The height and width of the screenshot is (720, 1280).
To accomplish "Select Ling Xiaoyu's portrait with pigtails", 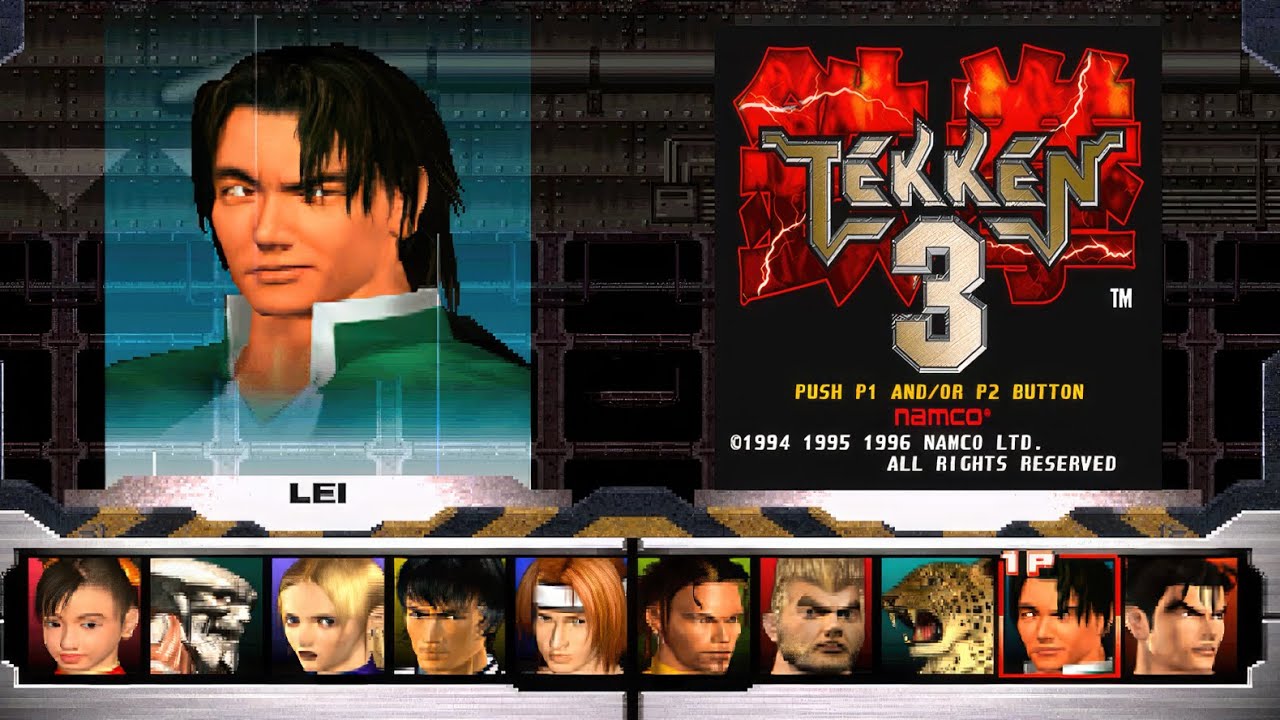I will (84, 615).
